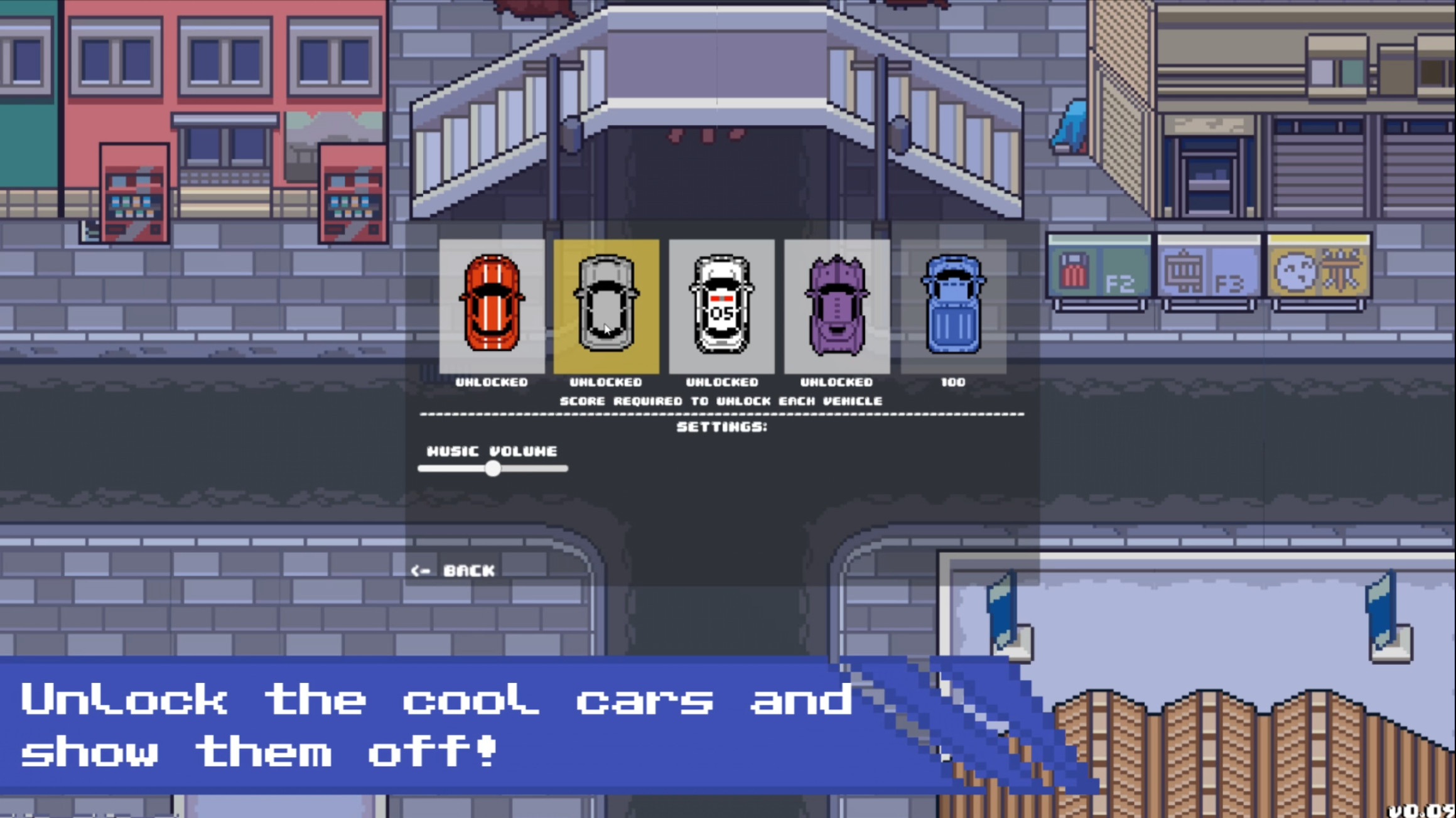This screenshot has width=1456, height=818.
Task: Adjust the Music Volume slider
Action: pos(494,468)
